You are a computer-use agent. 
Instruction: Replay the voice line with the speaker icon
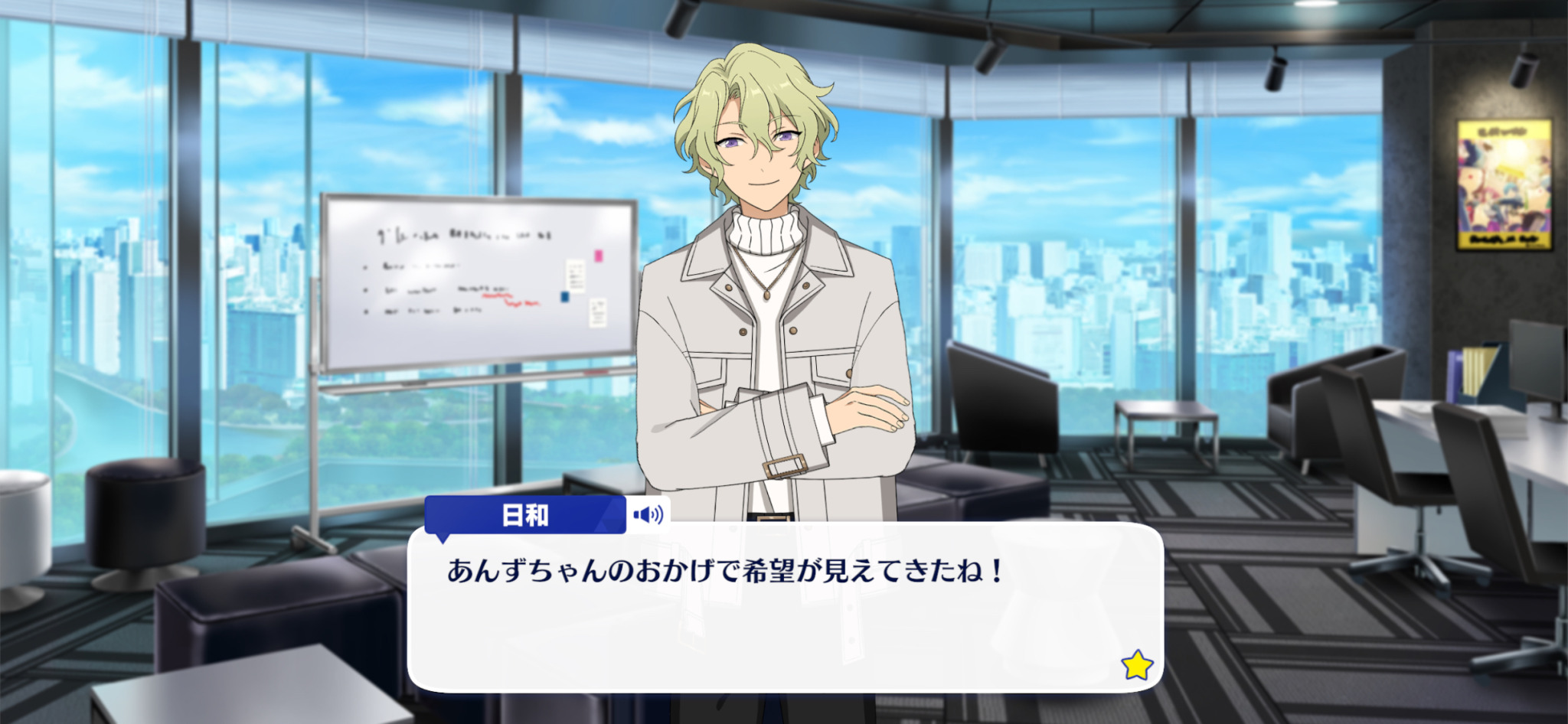pyautogui.click(x=648, y=514)
